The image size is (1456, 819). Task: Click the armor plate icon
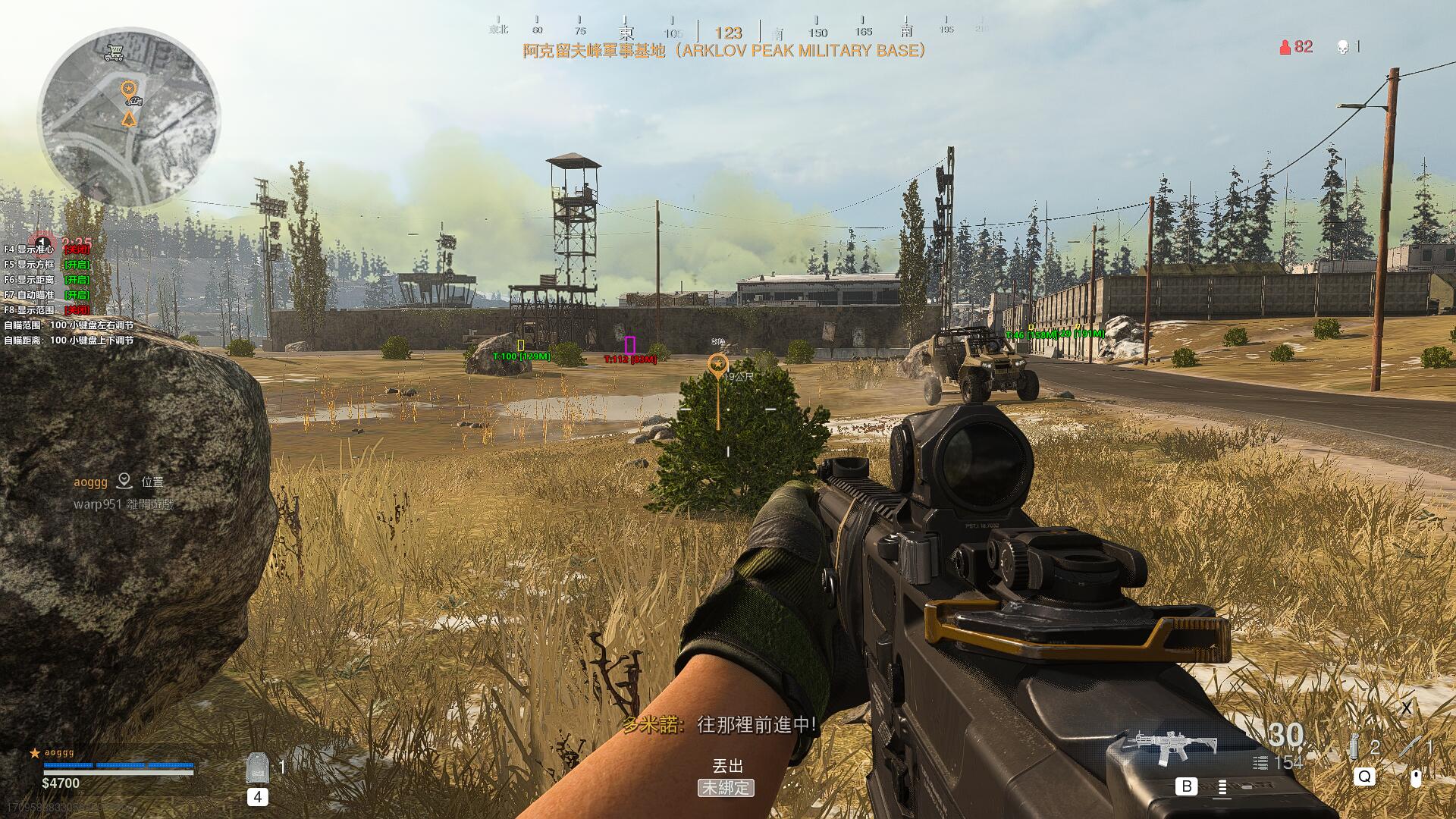coord(257,767)
